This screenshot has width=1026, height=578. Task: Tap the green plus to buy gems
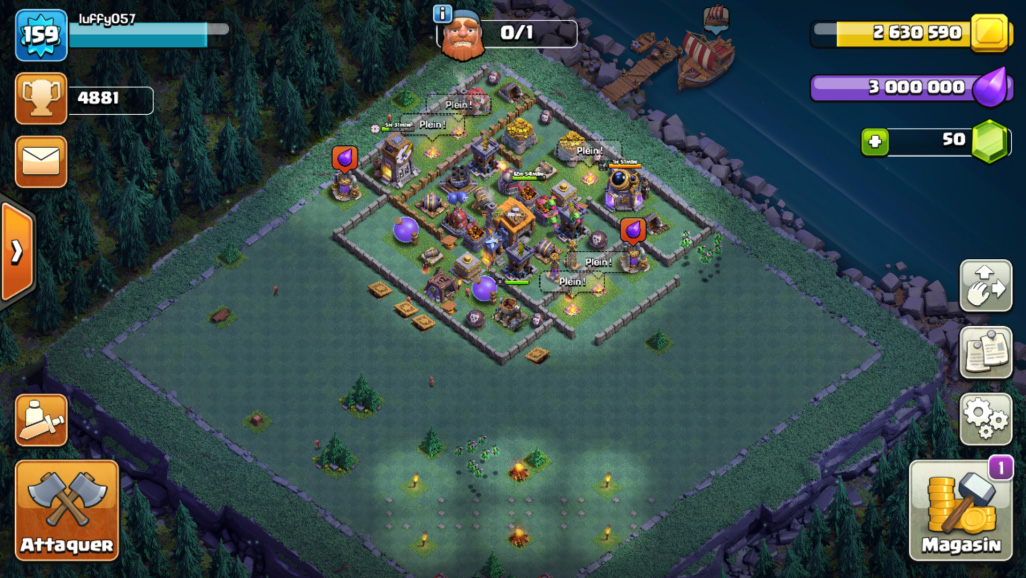point(875,142)
